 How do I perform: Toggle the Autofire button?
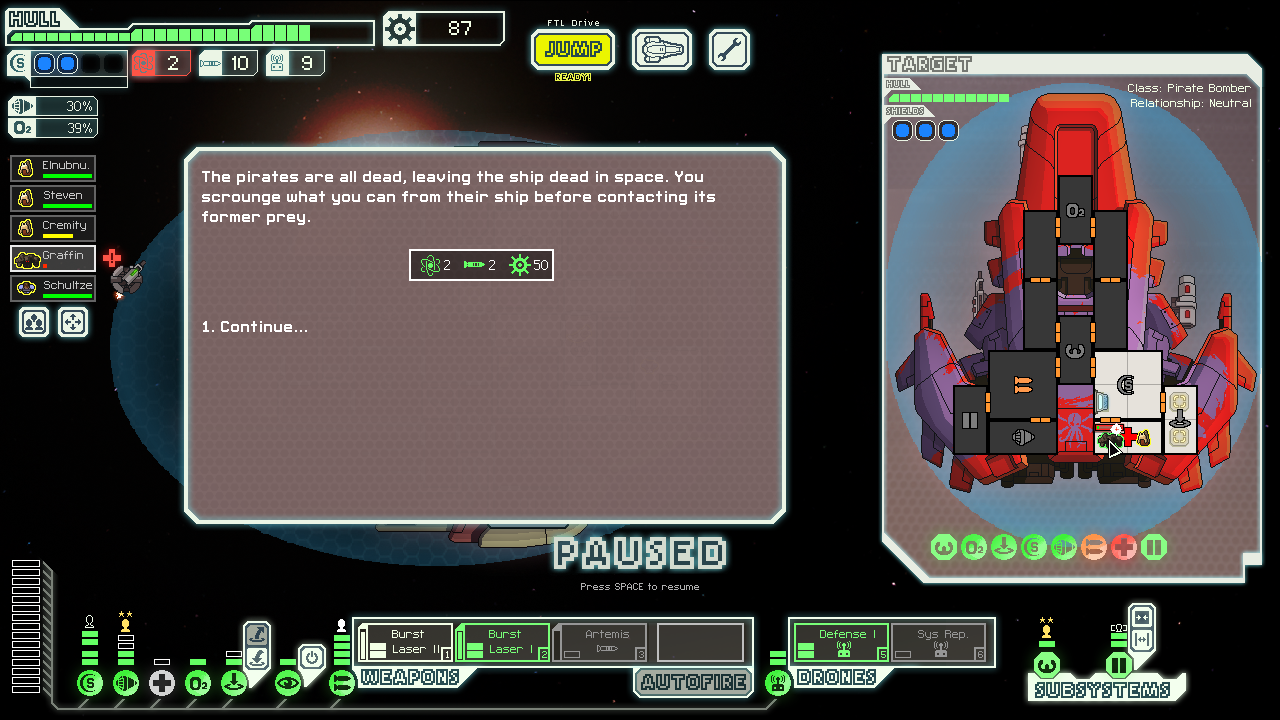pos(693,682)
